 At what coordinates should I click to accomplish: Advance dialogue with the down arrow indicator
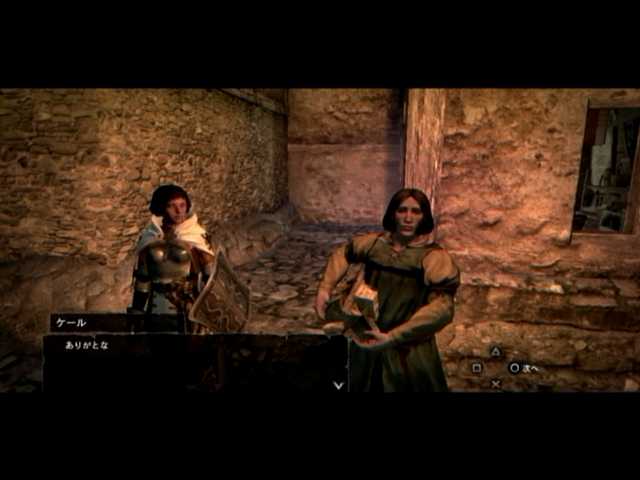pos(338,383)
